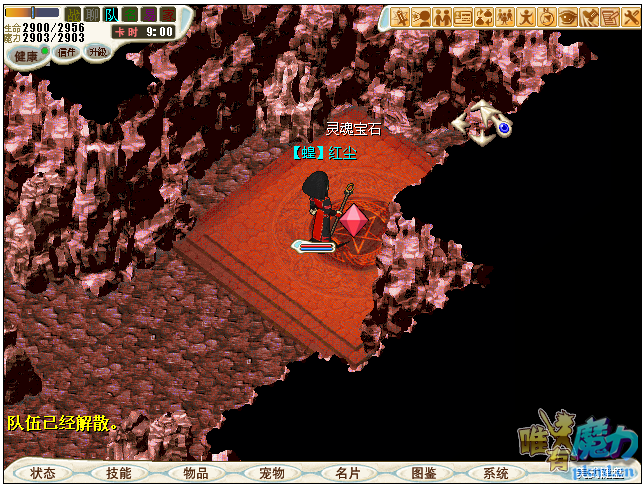
Task: Open the 信件 mail button
Action: coord(66,52)
